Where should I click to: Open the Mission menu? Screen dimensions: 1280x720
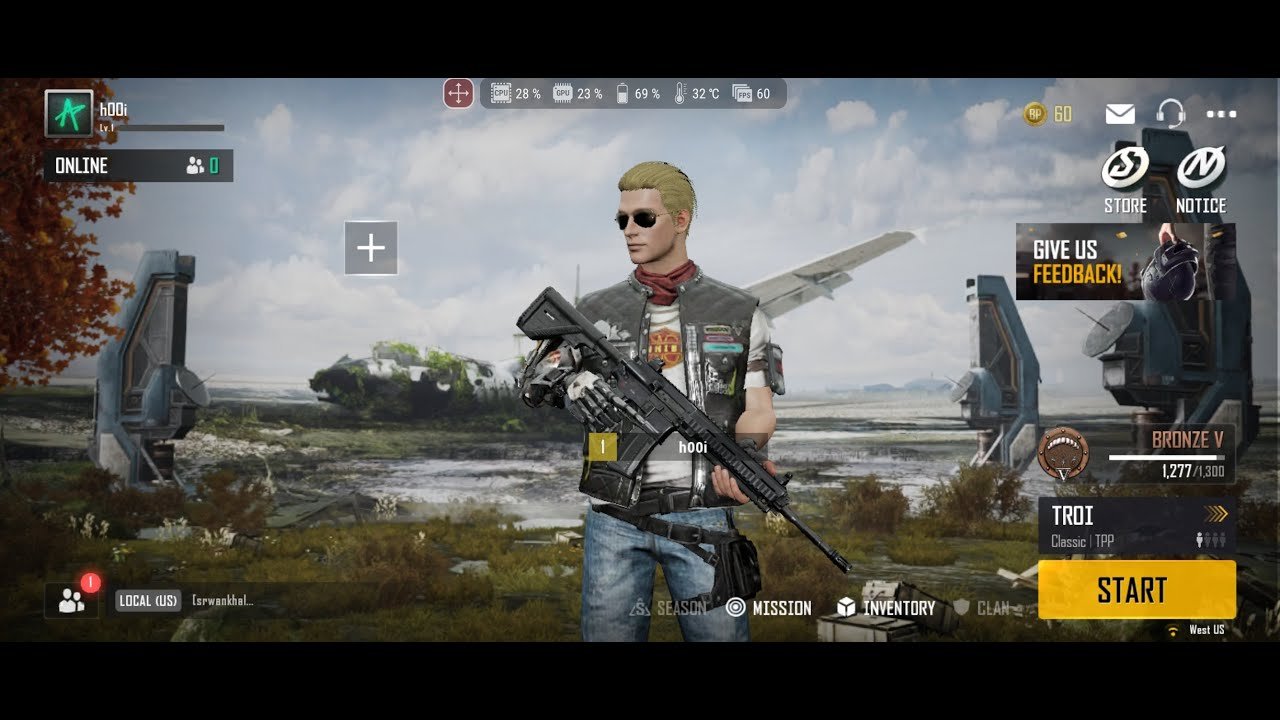(x=768, y=607)
